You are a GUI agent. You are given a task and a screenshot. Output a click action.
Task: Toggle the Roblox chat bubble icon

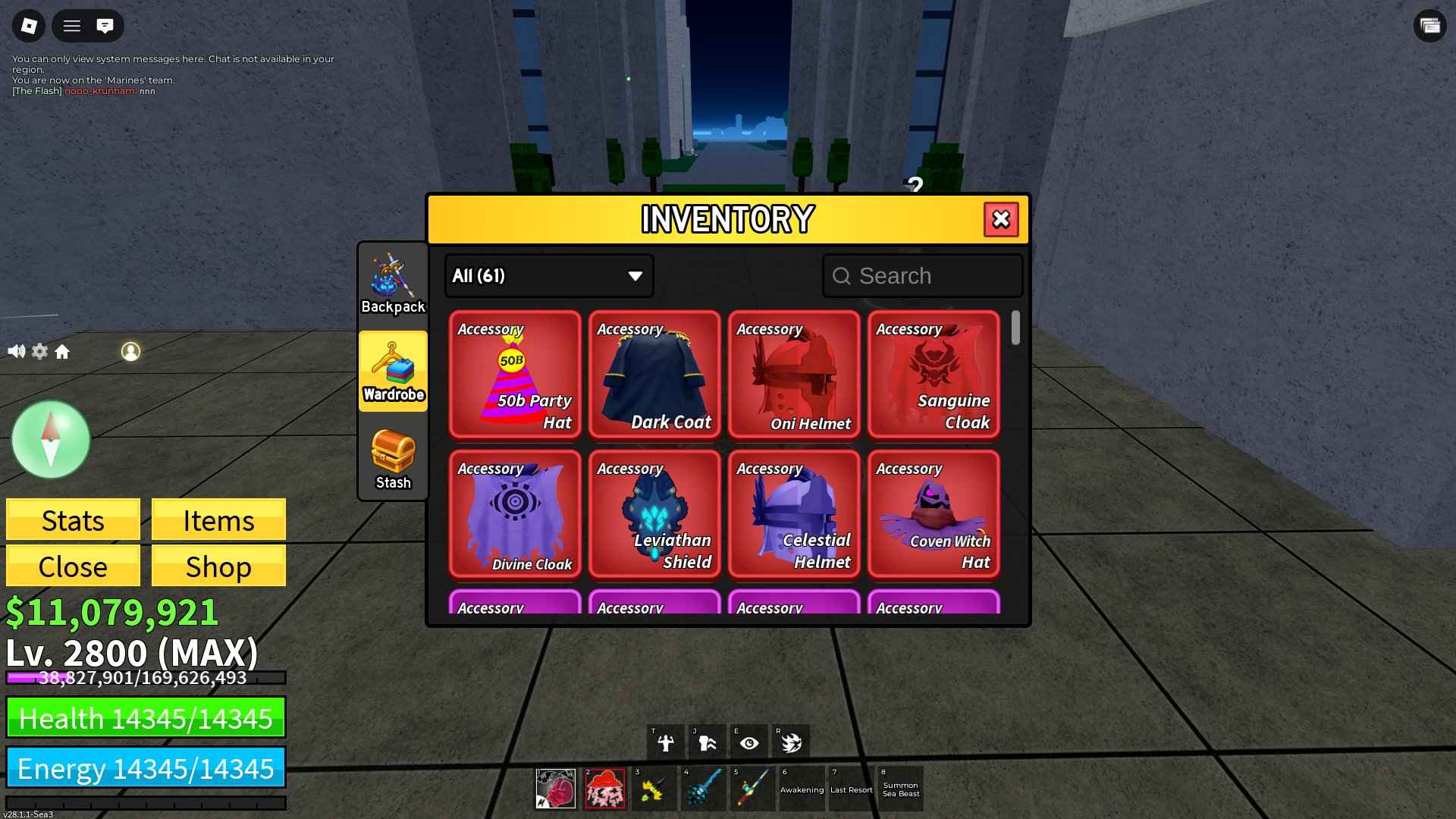105,25
